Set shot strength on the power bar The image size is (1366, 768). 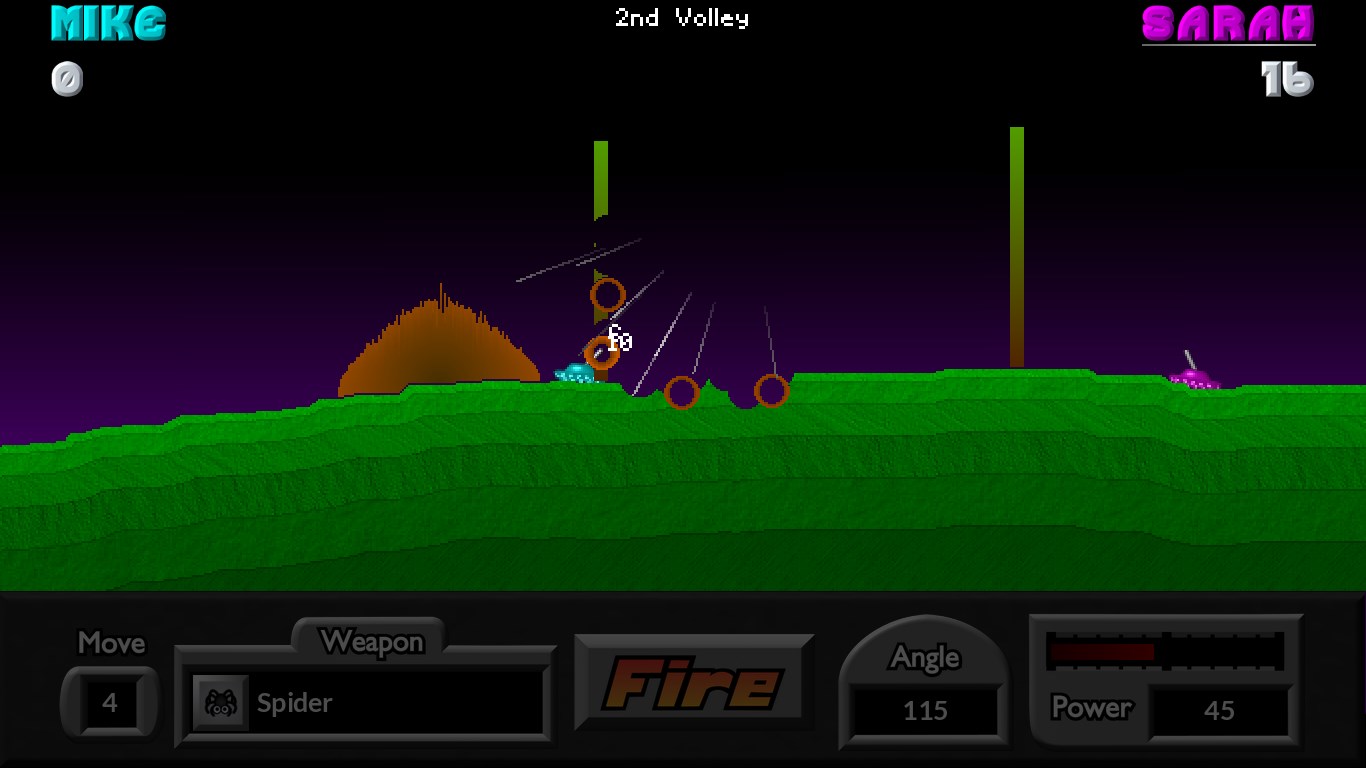(x=1165, y=652)
